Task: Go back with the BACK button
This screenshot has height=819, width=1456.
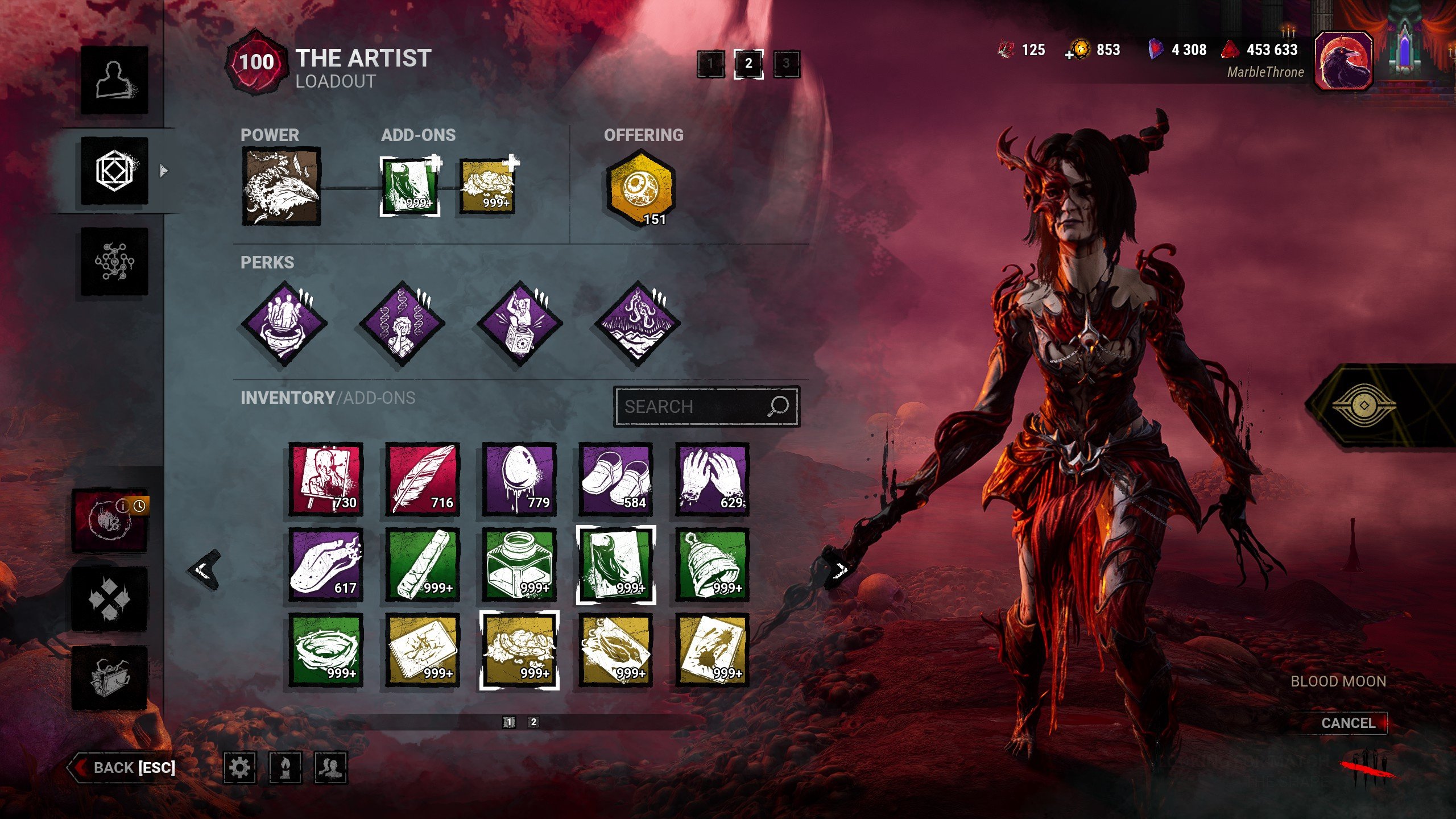Action: tap(122, 767)
